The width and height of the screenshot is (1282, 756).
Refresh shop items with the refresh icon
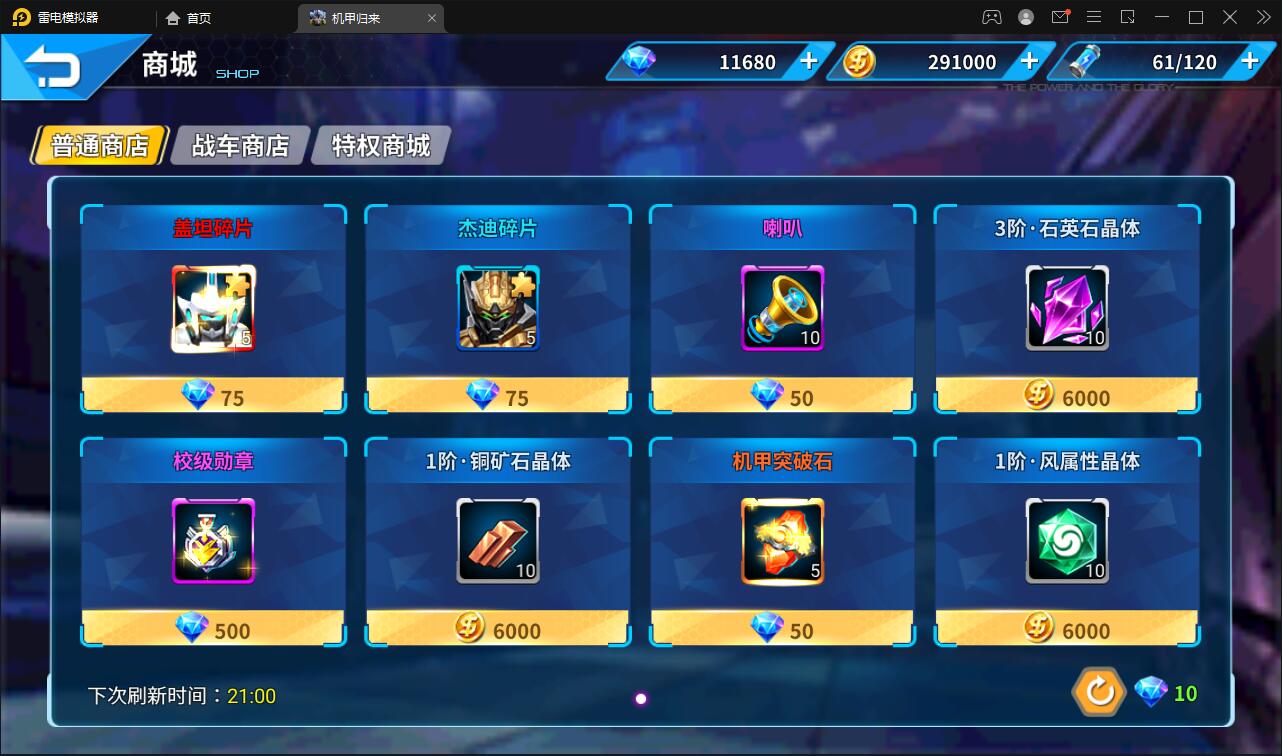click(1099, 691)
